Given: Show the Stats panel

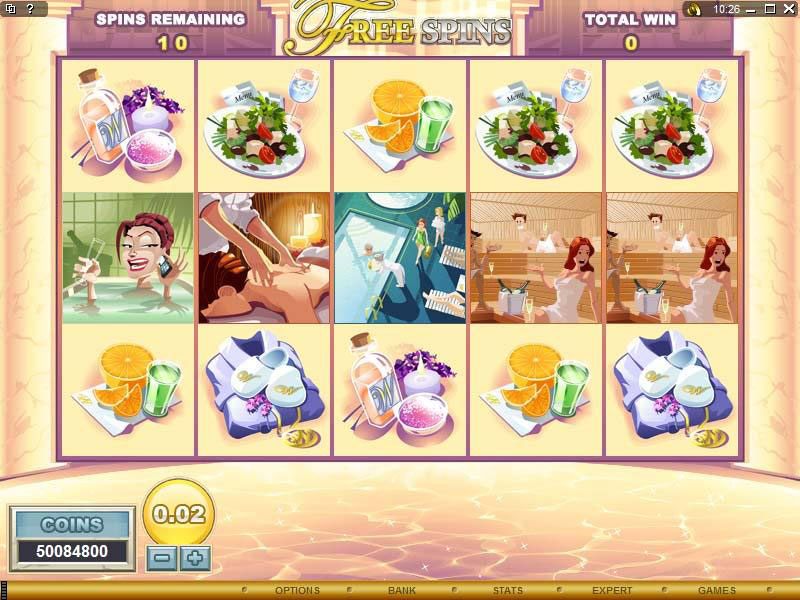Looking at the screenshot, I should (x=508, y=591).
